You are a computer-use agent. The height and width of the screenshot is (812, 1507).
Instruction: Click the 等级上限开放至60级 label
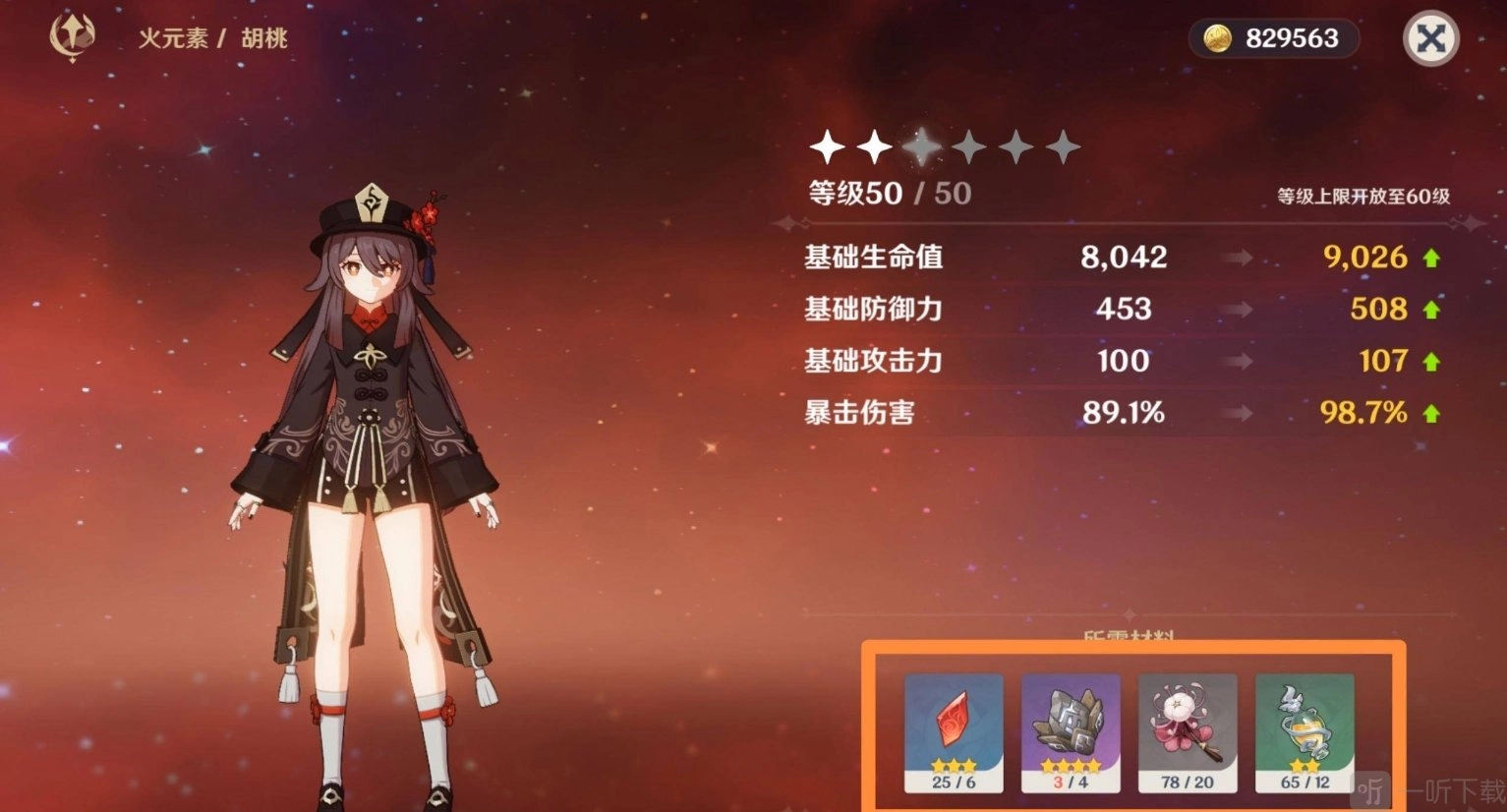tap(1364, 196)
